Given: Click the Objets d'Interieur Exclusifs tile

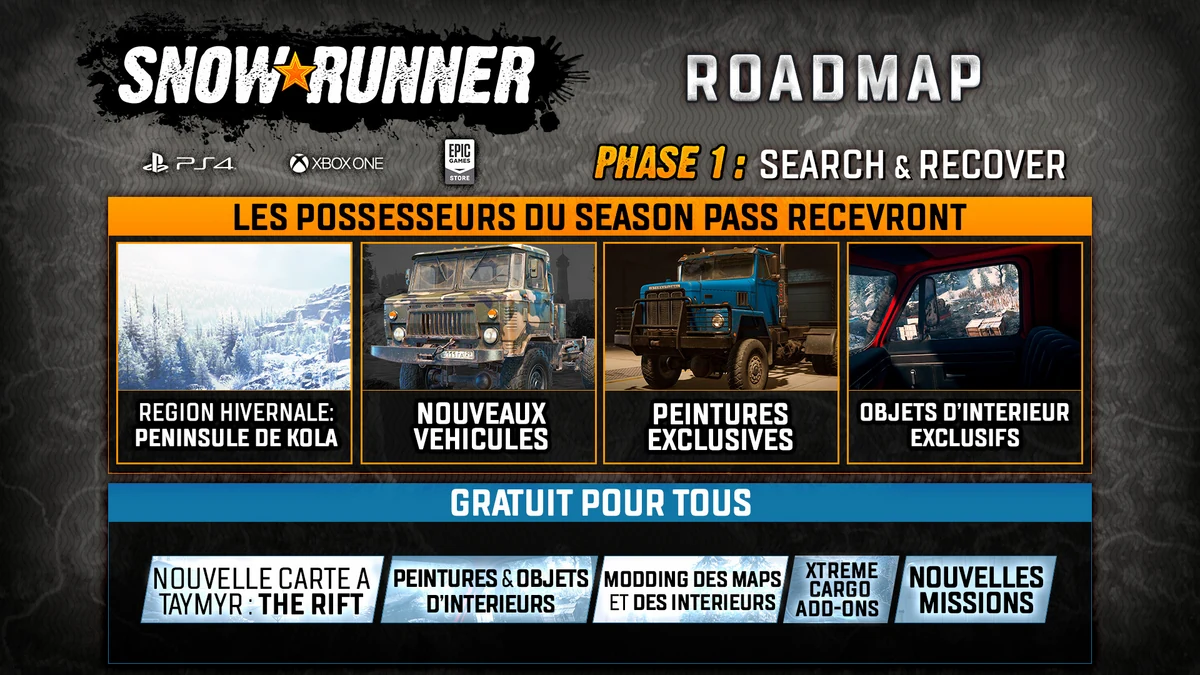Looking at the screenshot, I should [x=964, y=352].
